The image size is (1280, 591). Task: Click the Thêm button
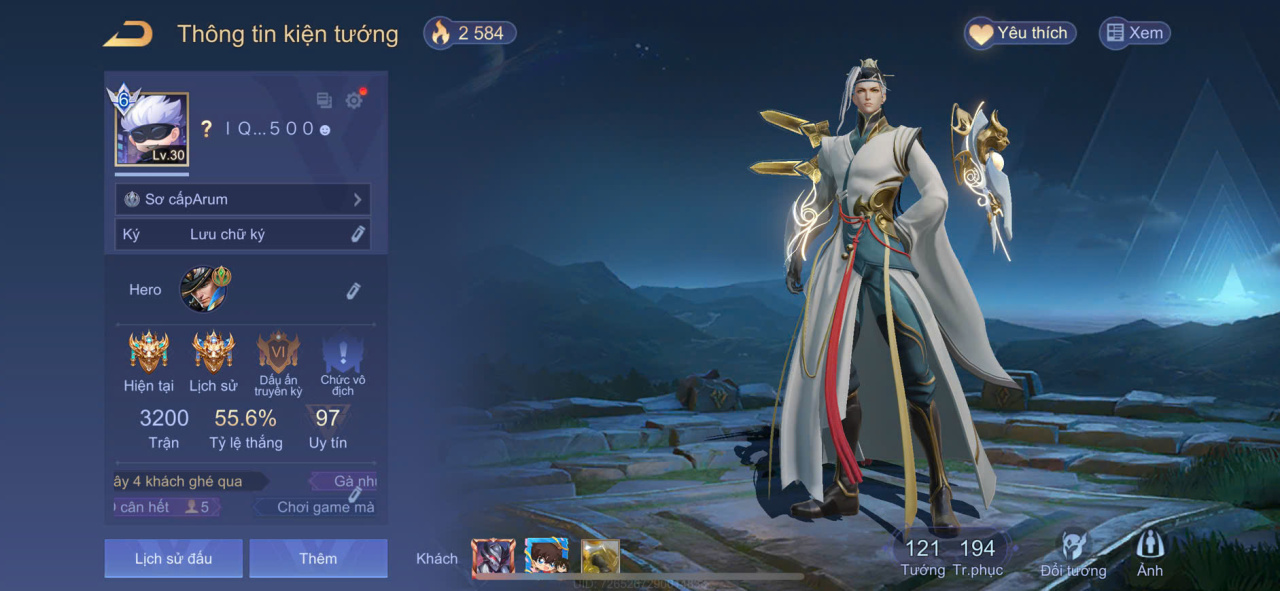tap(318, 558)
